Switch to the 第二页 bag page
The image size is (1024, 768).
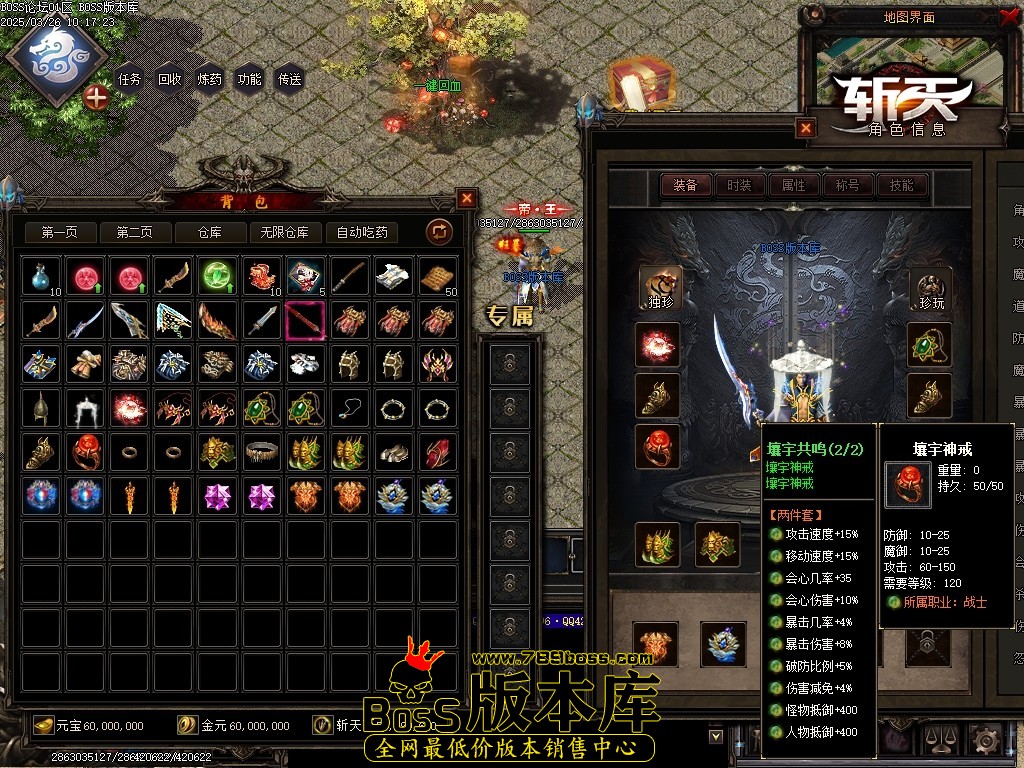[134, 232]
